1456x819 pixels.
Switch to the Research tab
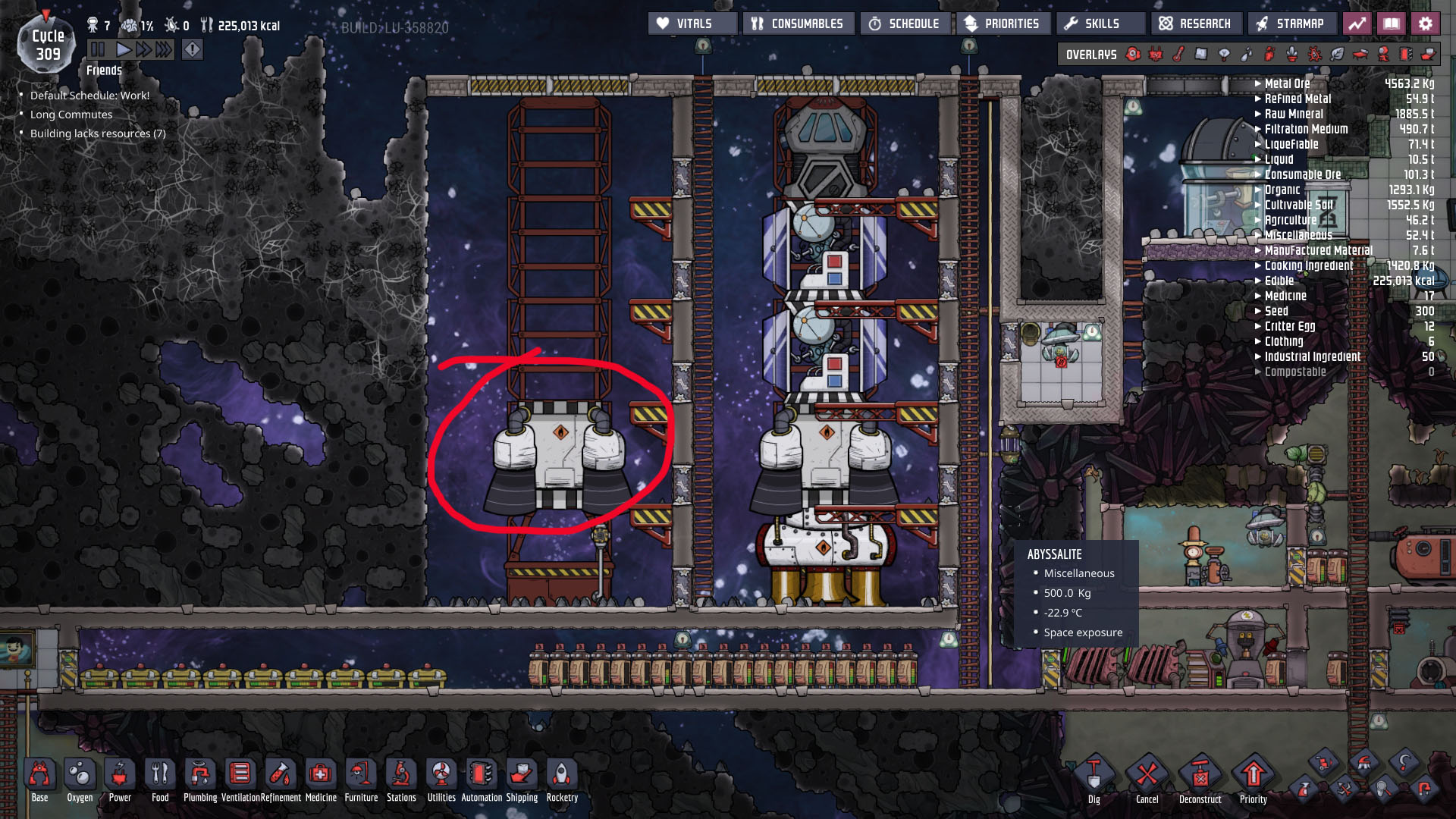(1196, 24)
